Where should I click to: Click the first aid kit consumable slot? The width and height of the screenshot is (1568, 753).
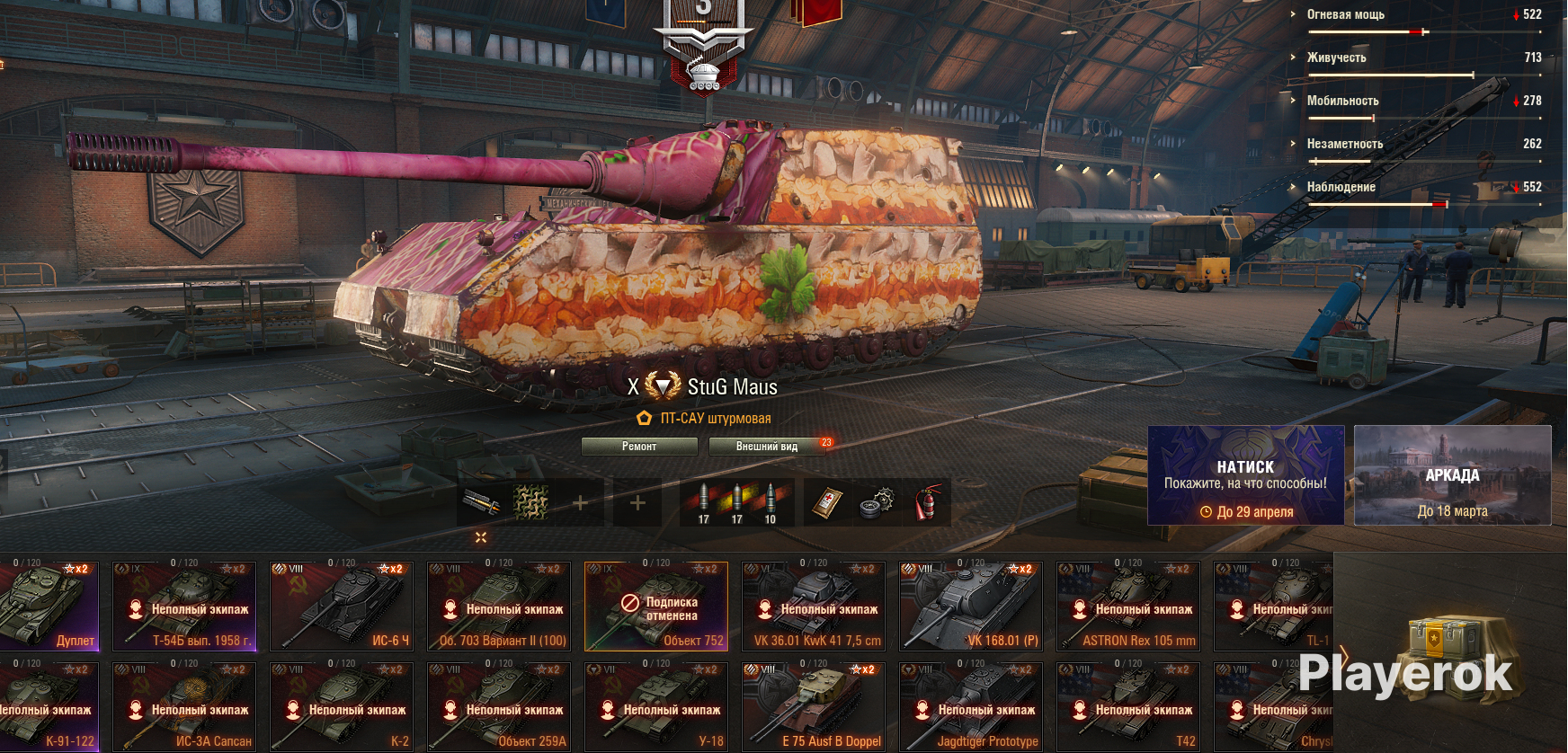pyautogui.click(x=826, y=502)
